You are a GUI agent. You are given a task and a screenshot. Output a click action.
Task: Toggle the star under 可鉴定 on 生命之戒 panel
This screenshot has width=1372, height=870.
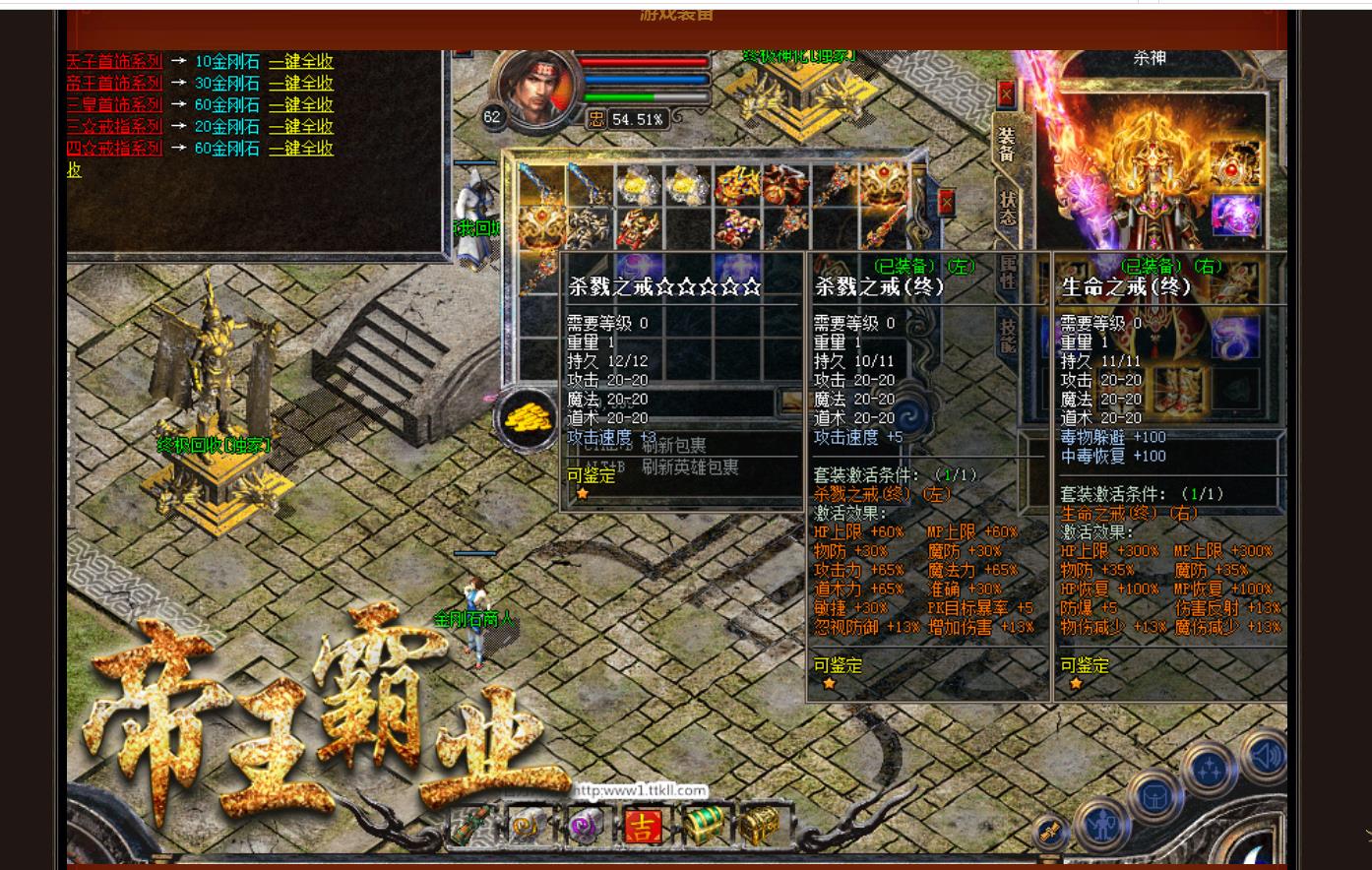1075,682
